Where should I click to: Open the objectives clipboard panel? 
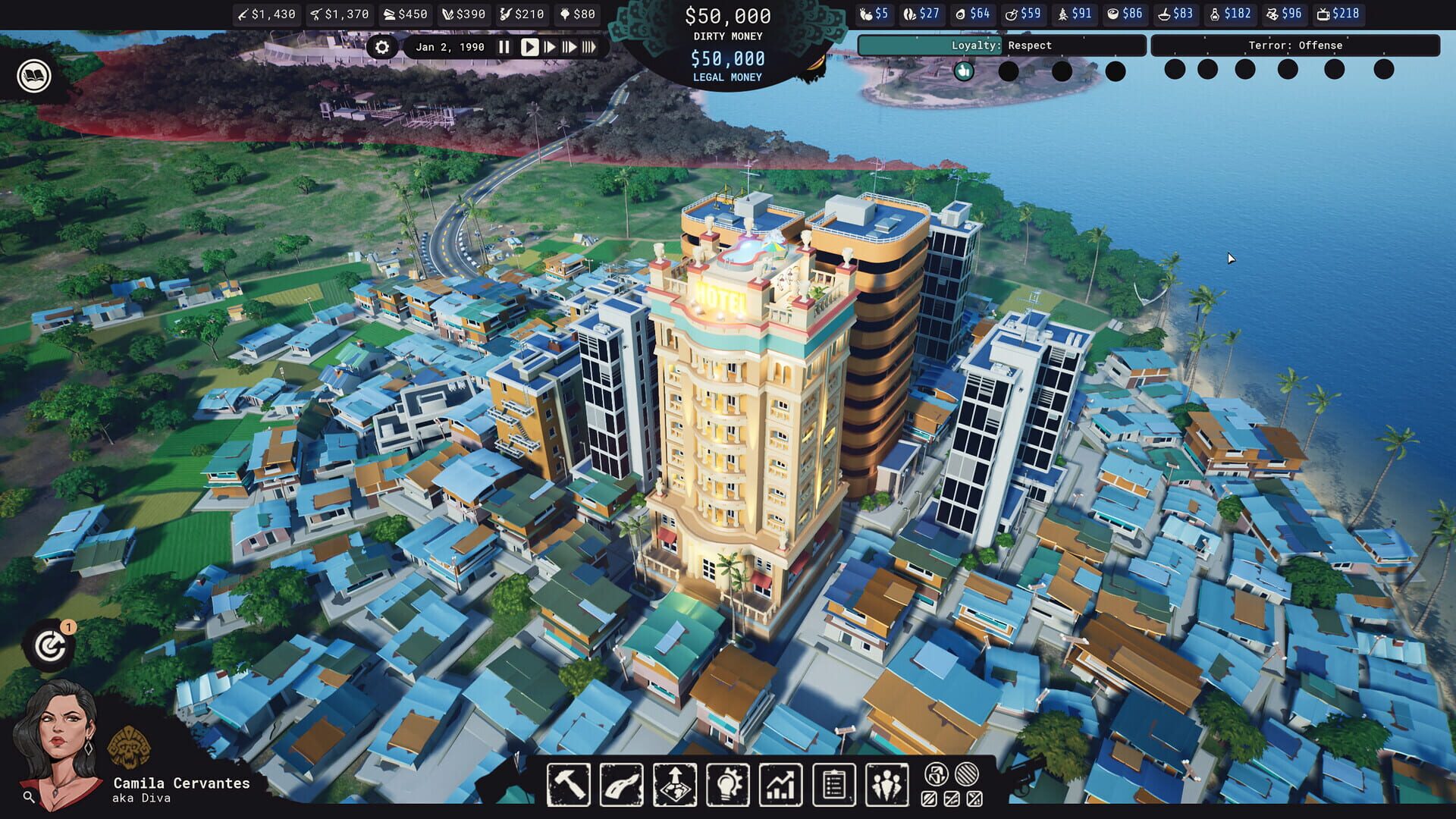coord(833,785)
